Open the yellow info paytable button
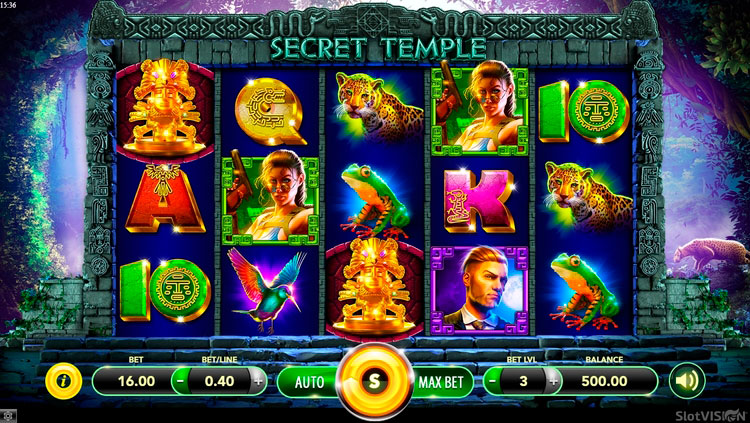 63,381
